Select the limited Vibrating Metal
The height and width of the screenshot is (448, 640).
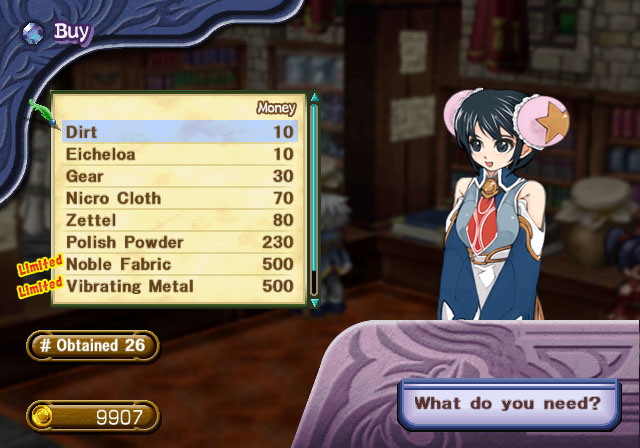180,286
